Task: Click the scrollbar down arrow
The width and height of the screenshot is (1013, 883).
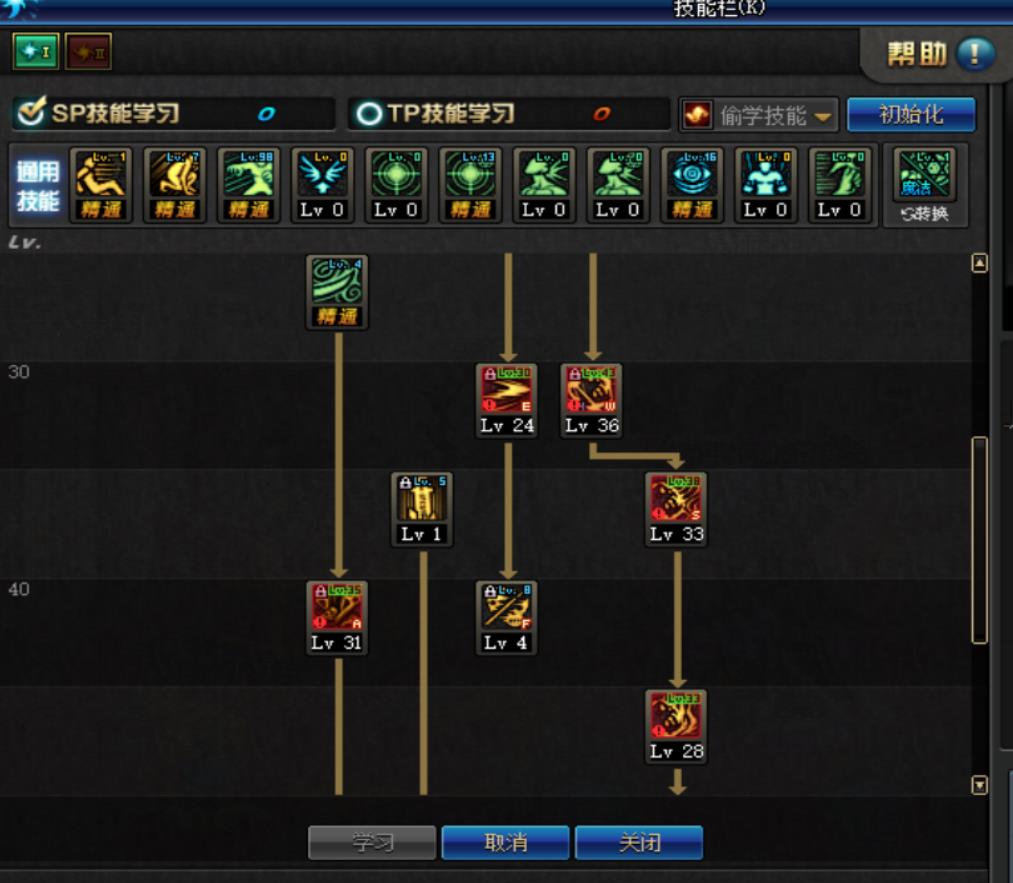Action: point(980,786)
